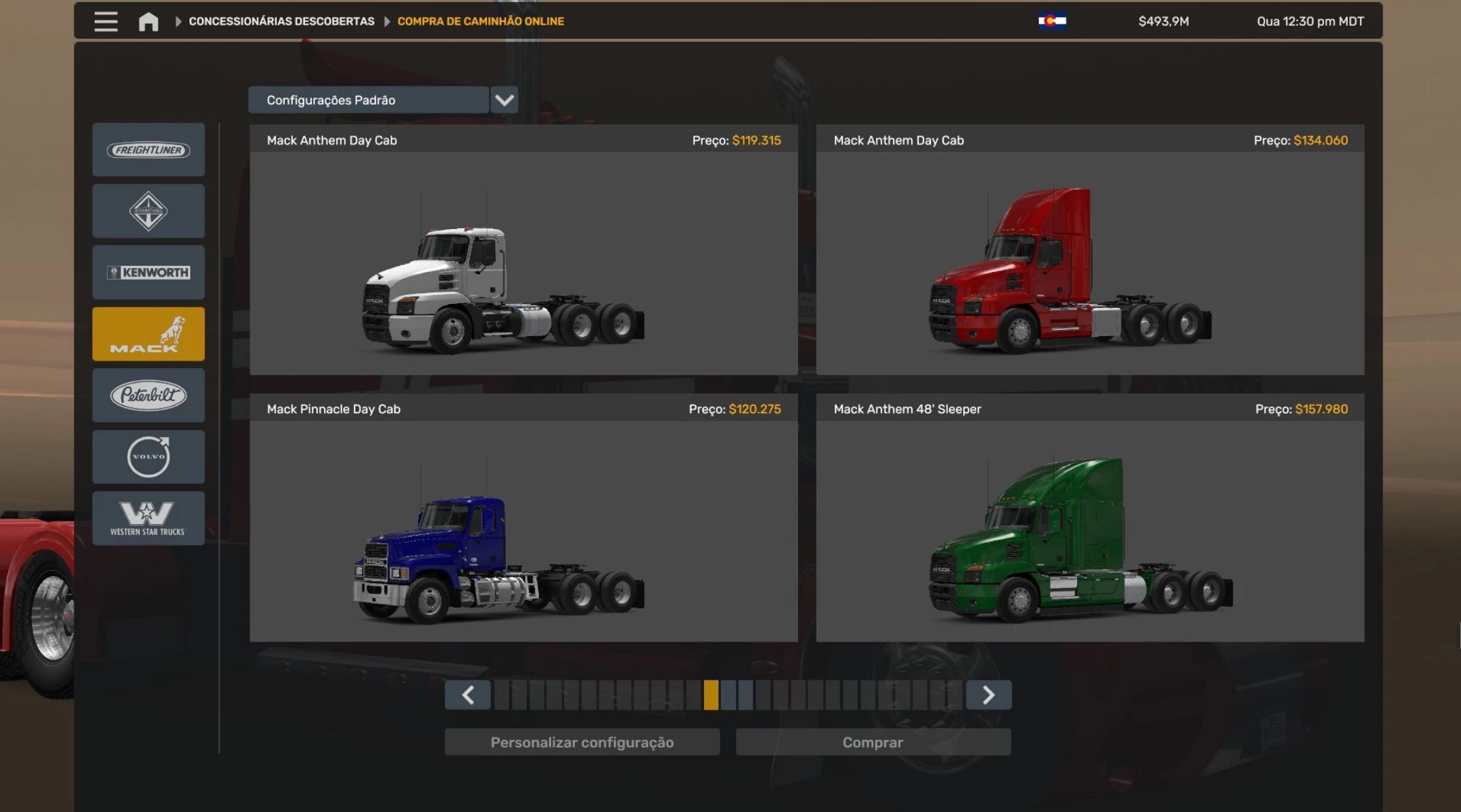This screenshot has width=1461, height=812.
Task: Expand the Configurações Padrão dropdown
Action: [504, 100]
